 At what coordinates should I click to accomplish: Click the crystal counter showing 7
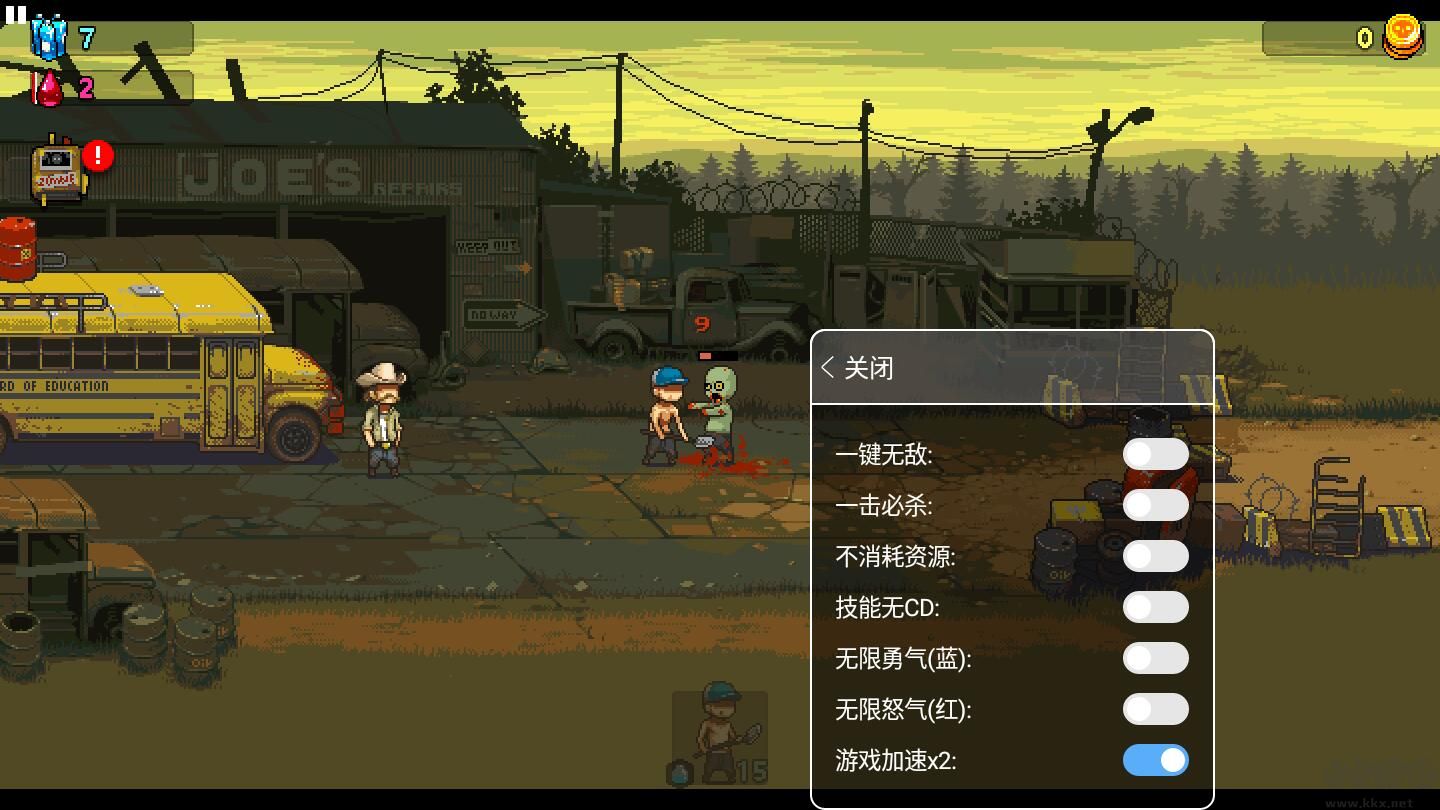click(86, 38)
